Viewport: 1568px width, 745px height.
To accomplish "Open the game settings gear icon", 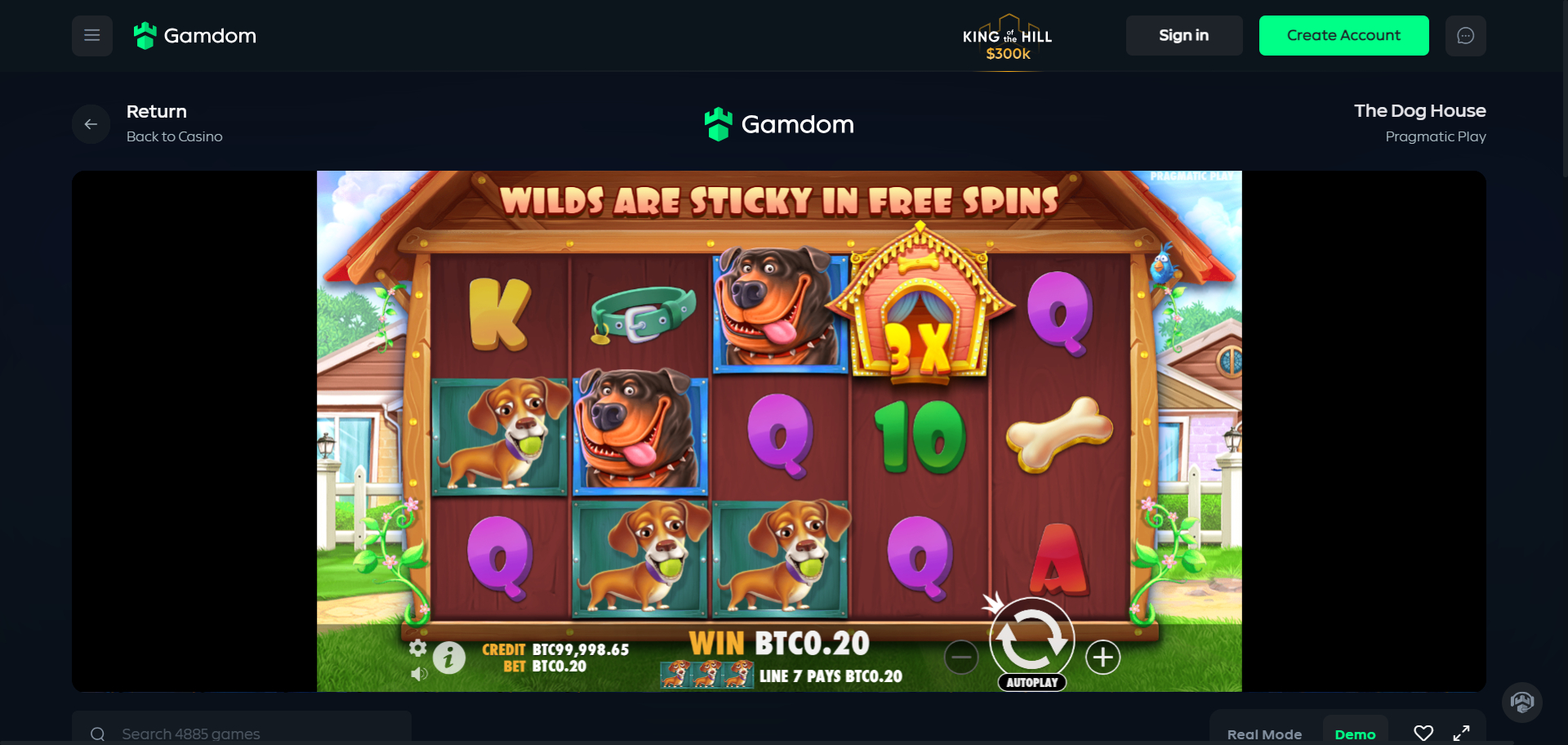I will point(419,649).
